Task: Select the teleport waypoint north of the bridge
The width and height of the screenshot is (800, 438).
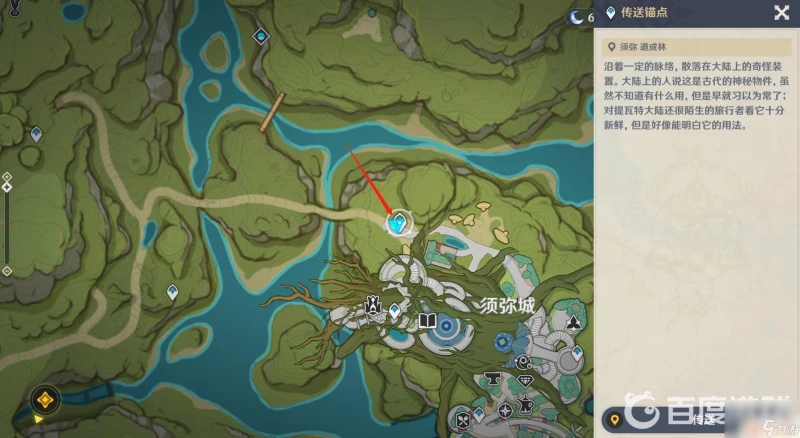Action: (x=261, y=37)
